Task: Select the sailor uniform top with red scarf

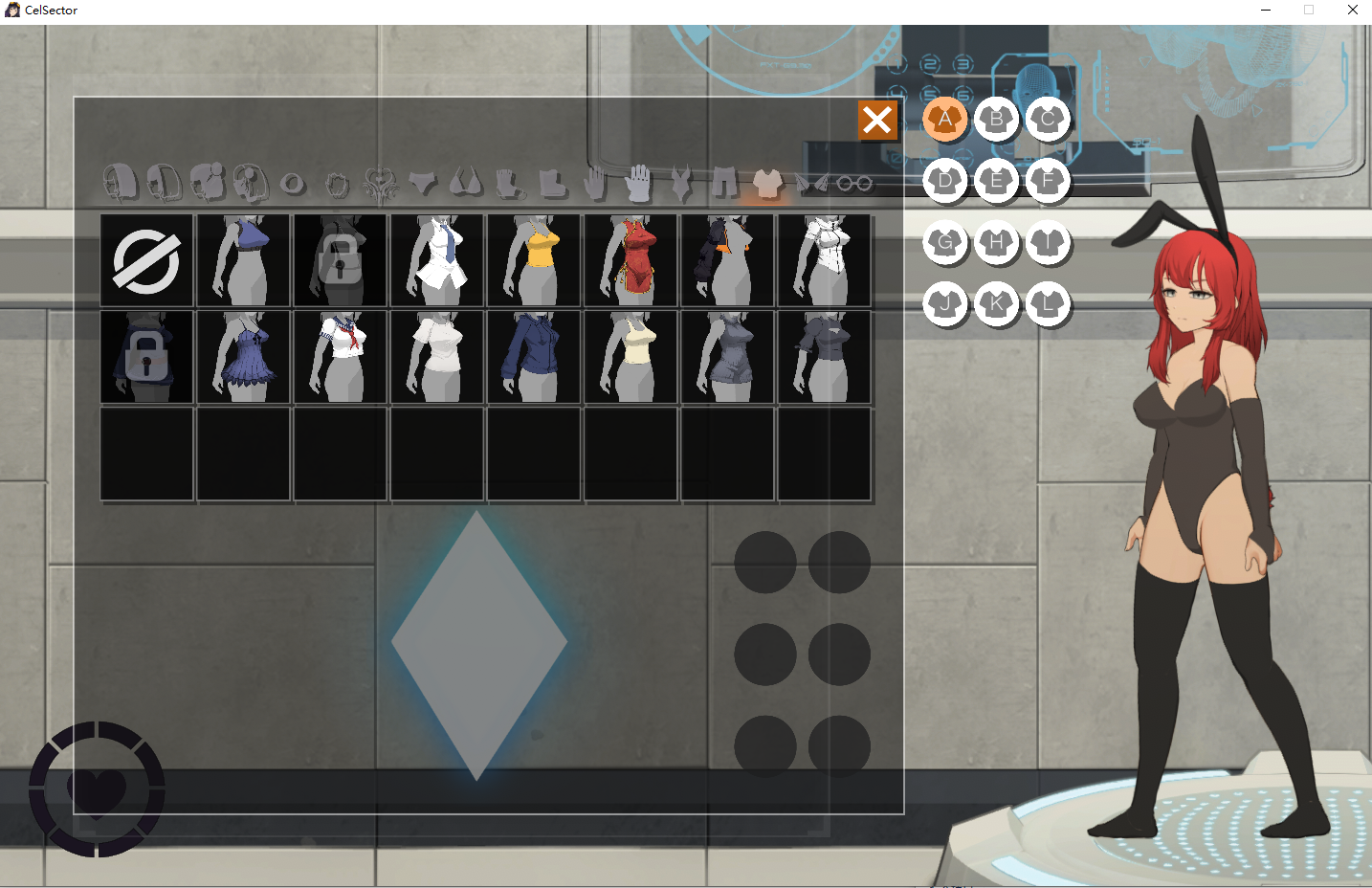Action: (x=341, y=357)
